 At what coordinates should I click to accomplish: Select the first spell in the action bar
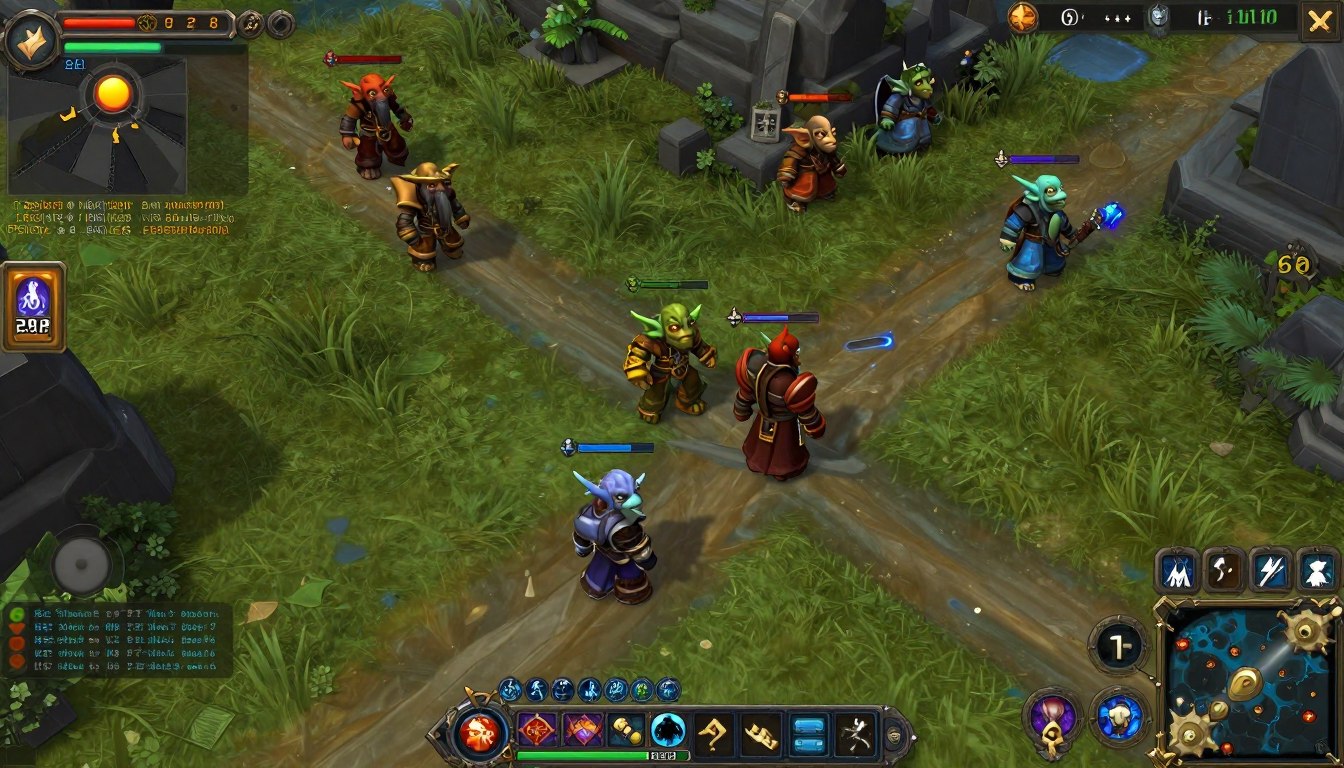tap(536, 729)
